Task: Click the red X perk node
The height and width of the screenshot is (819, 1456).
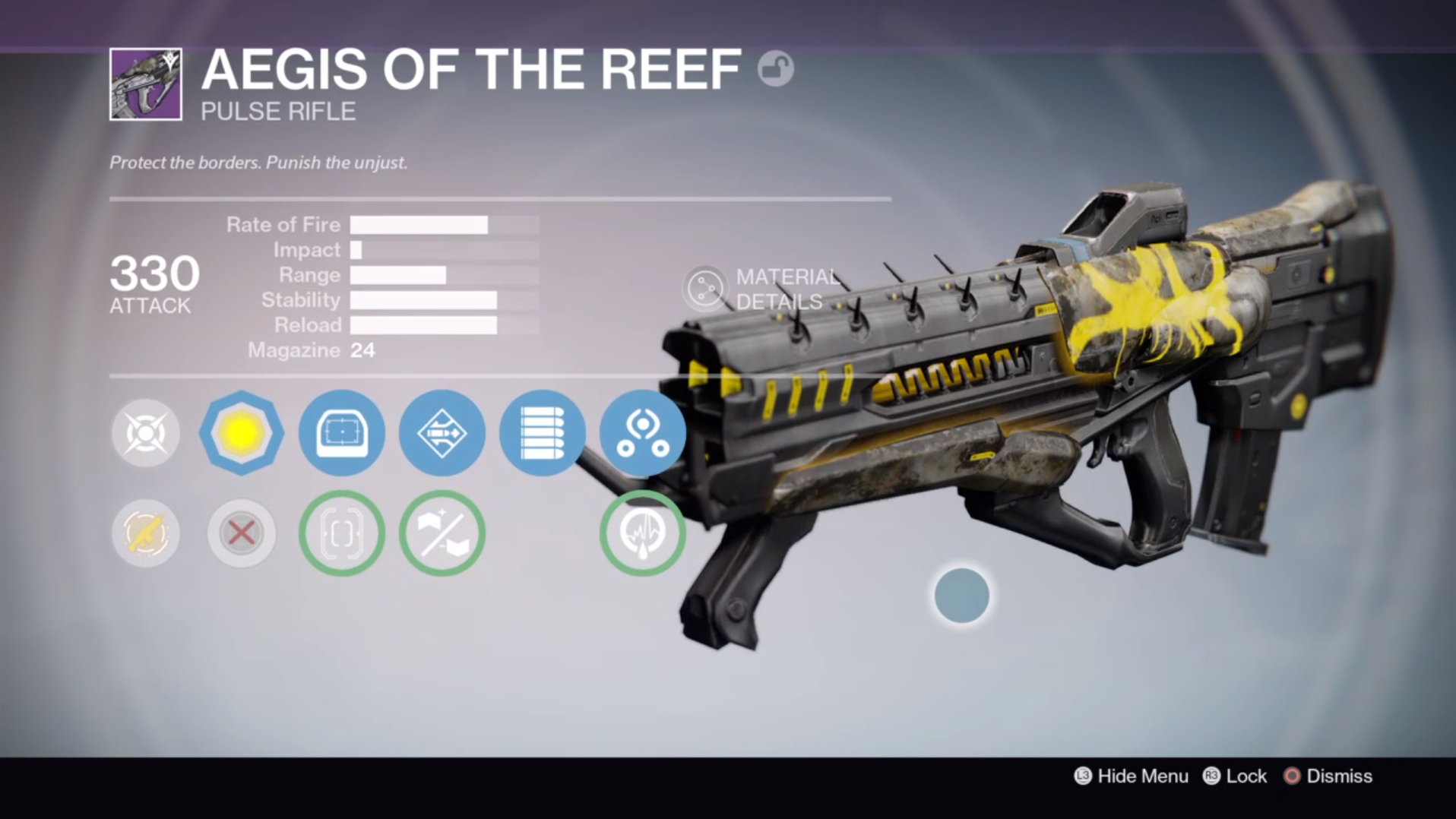Action: pyautogui.click(x=241, y=533)
